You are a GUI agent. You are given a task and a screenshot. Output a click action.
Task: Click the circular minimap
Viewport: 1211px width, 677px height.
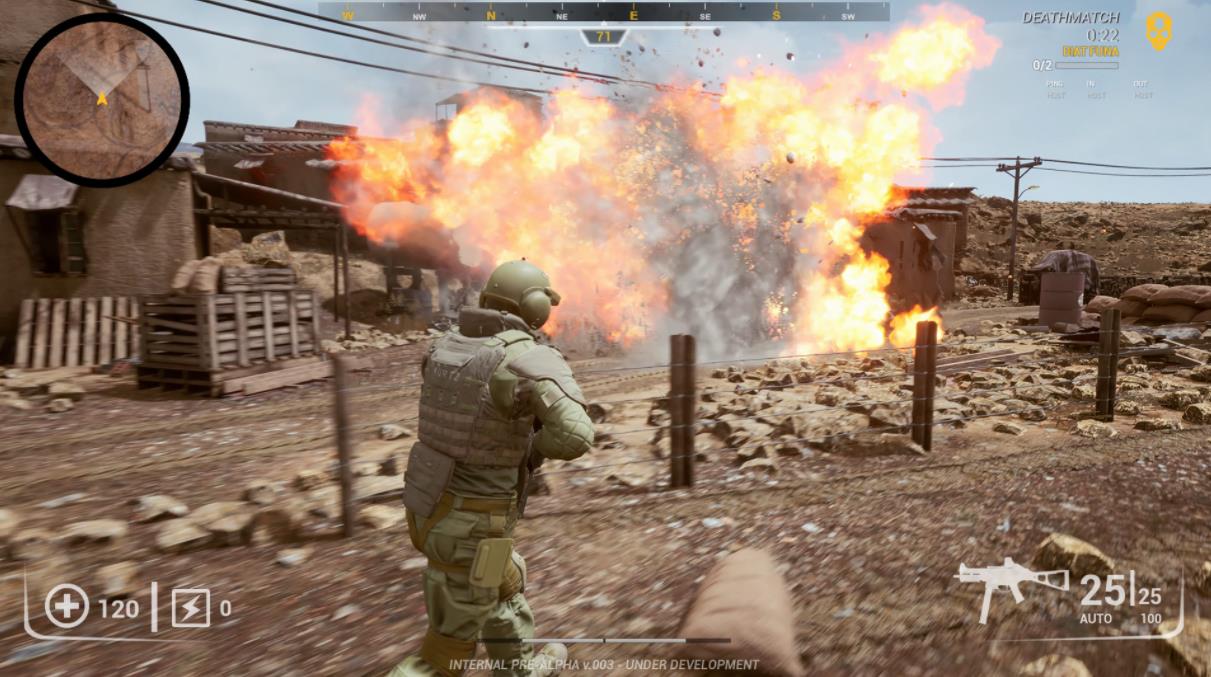(x=101, y=99)
